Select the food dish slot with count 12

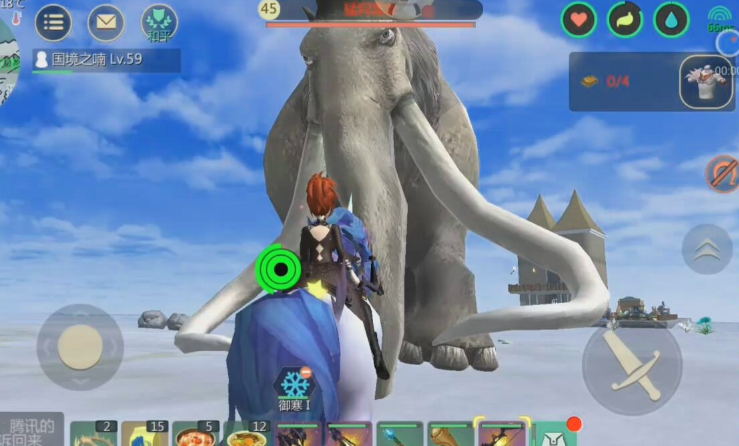pos(248,434)
